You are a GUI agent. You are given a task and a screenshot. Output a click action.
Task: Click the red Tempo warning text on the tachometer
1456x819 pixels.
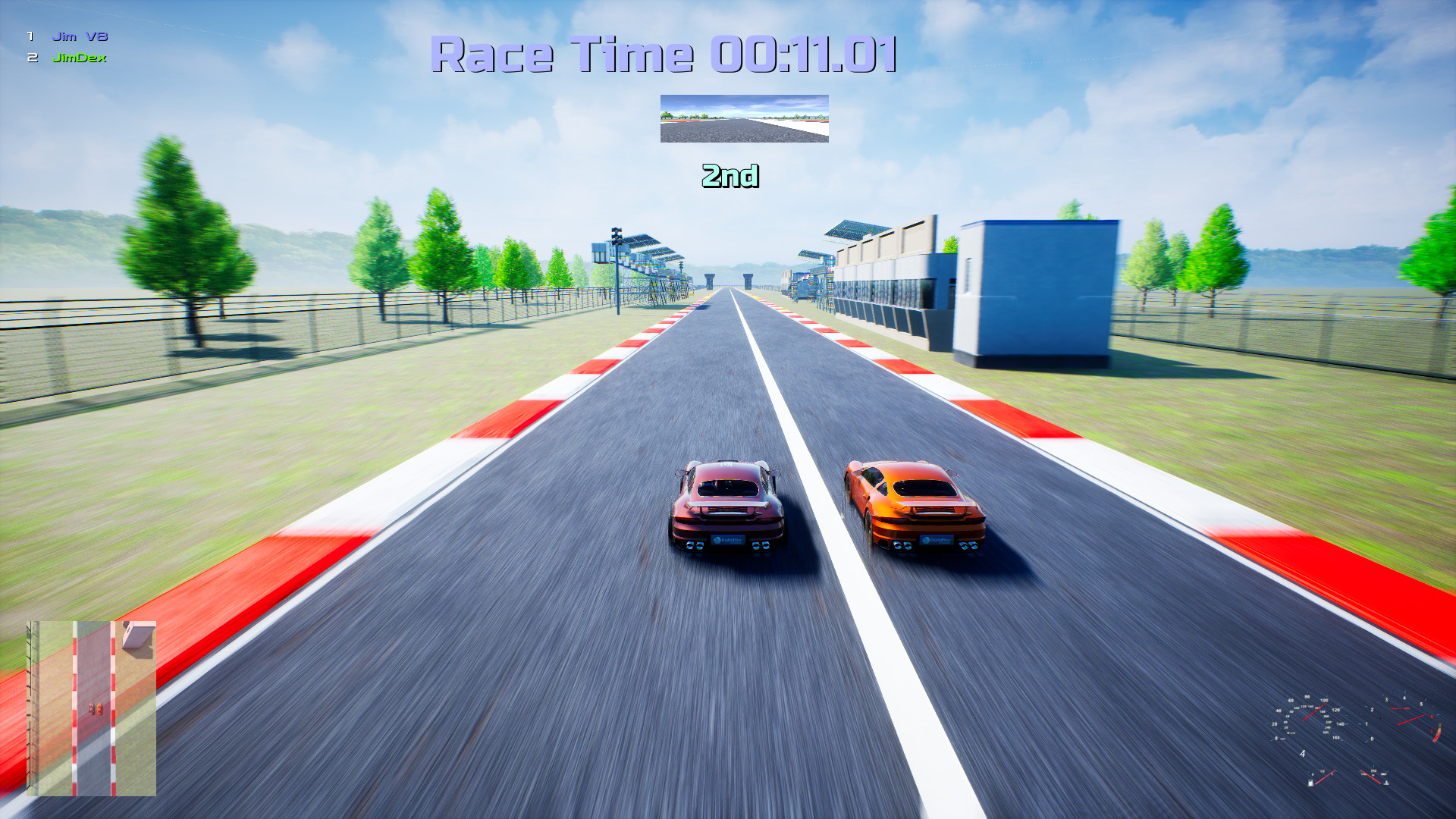(x=1400, y=708)
